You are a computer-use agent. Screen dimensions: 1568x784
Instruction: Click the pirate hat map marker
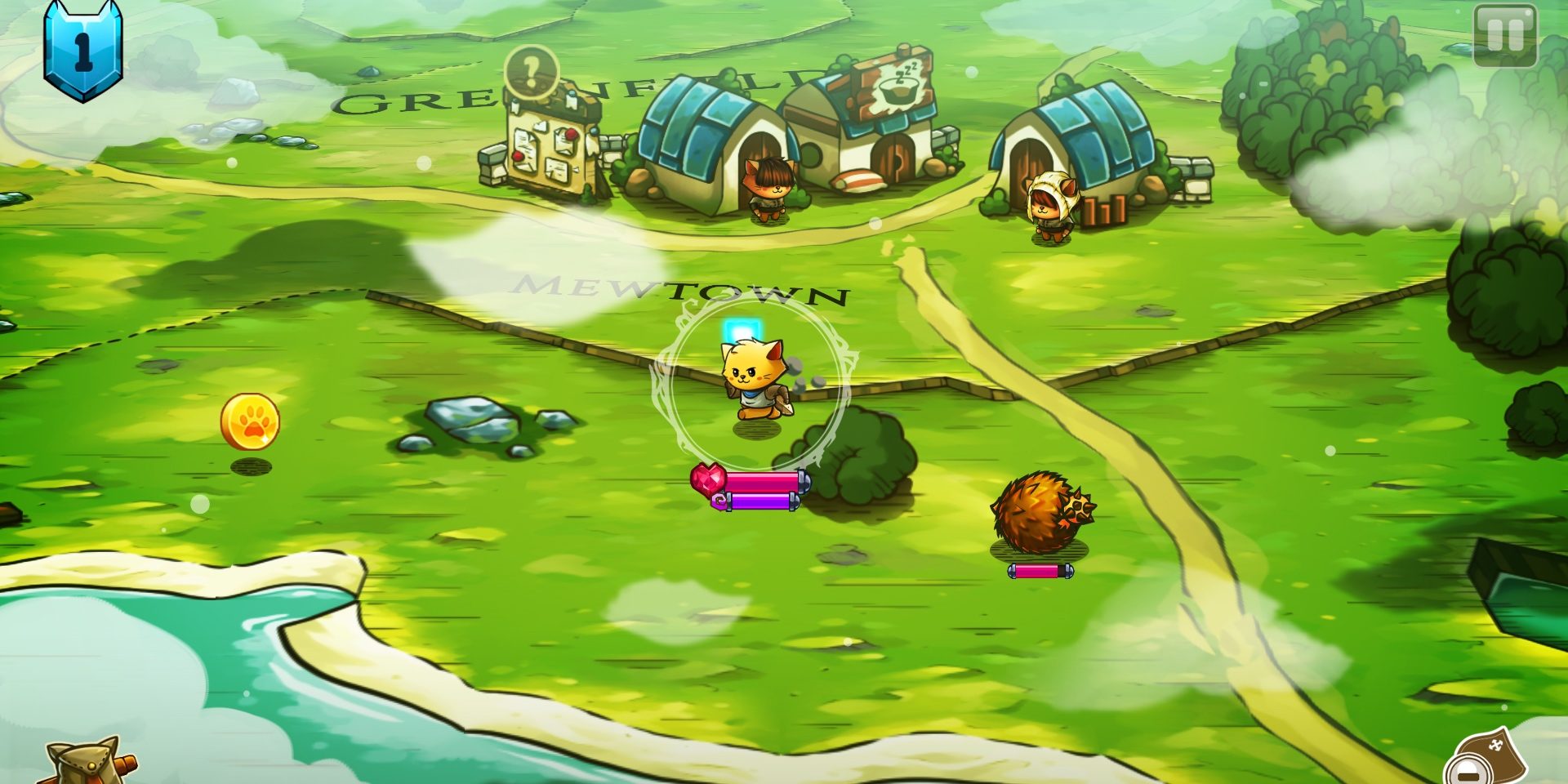pyautogui.click(x=1494, y=751)
